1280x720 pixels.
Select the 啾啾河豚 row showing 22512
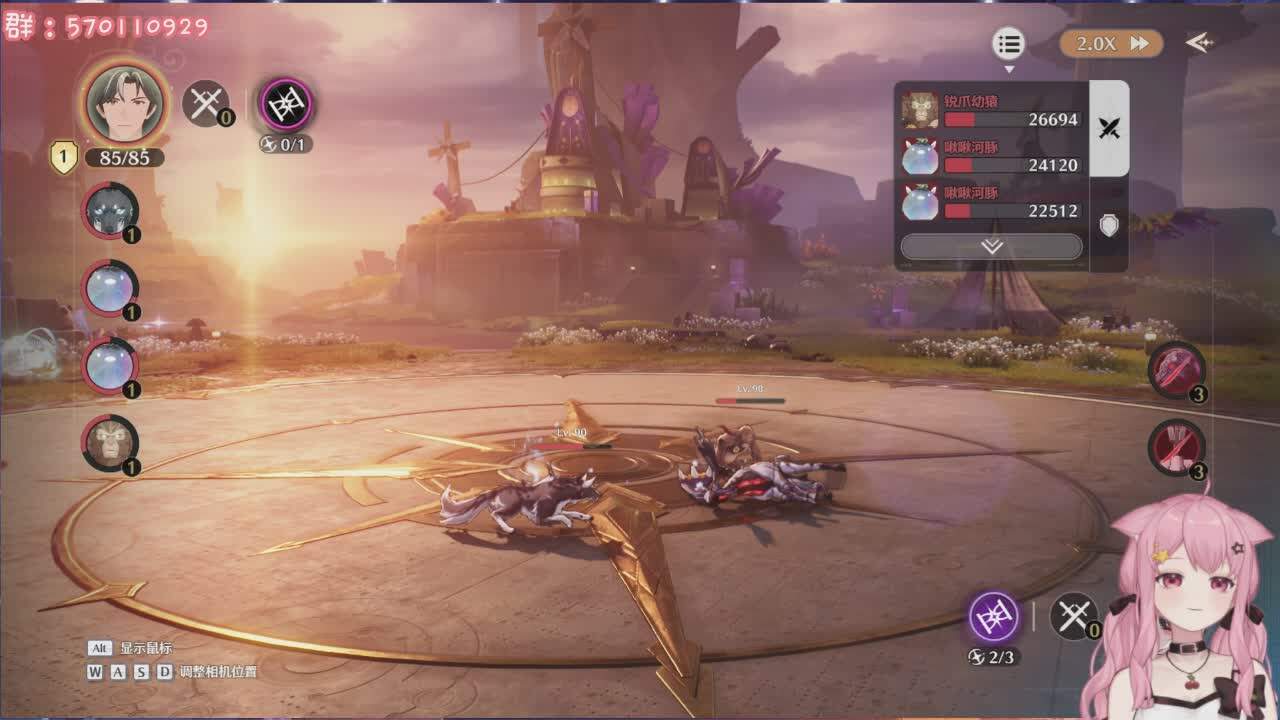990,201
